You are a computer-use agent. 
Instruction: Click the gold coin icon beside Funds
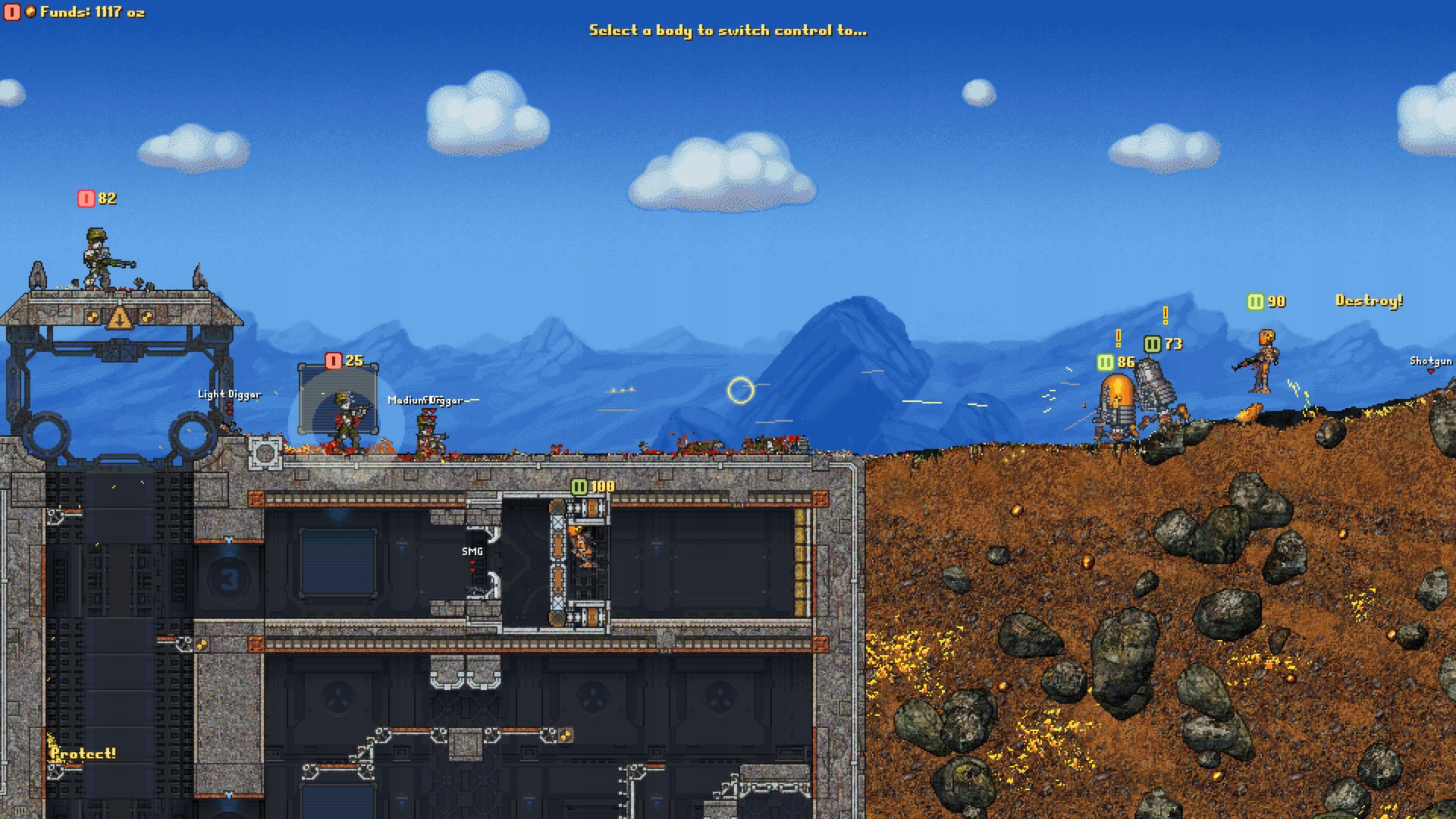click(30, 12)
